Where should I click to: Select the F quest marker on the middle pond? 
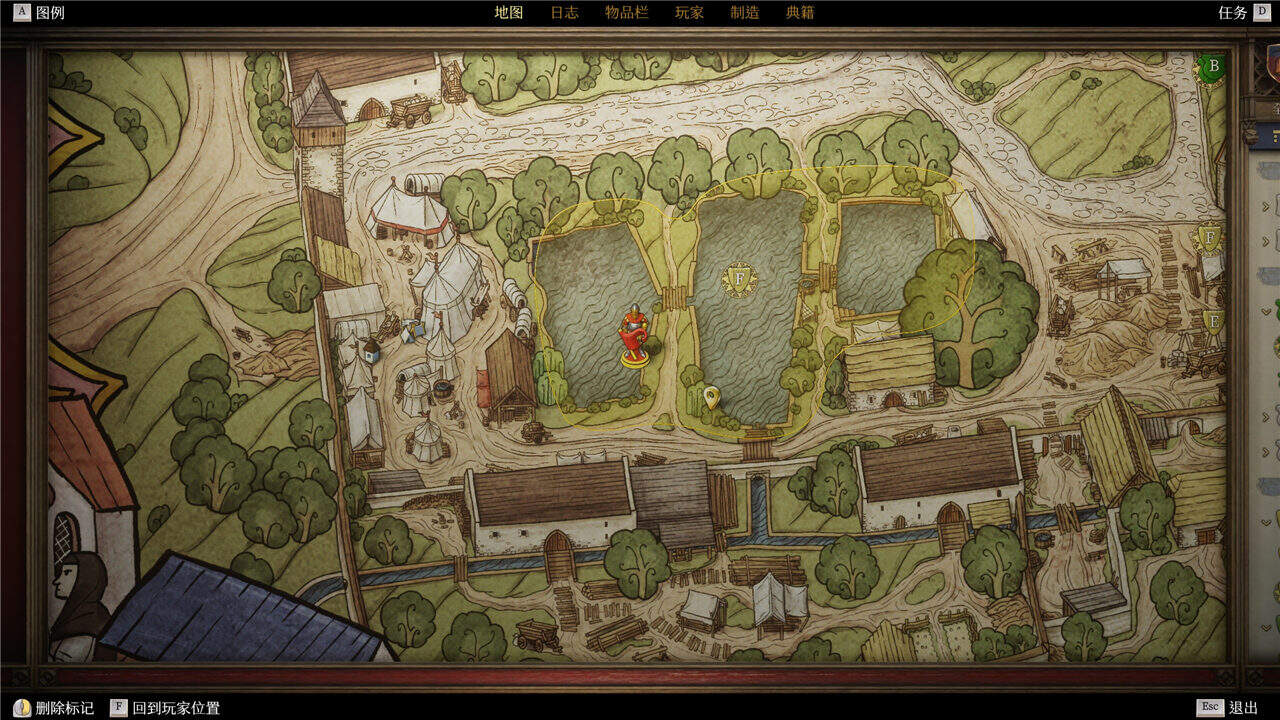740,280
